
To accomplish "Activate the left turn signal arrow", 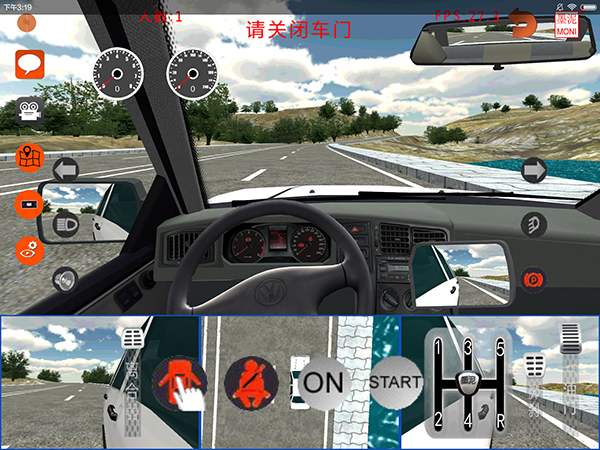I will [66, 169].
